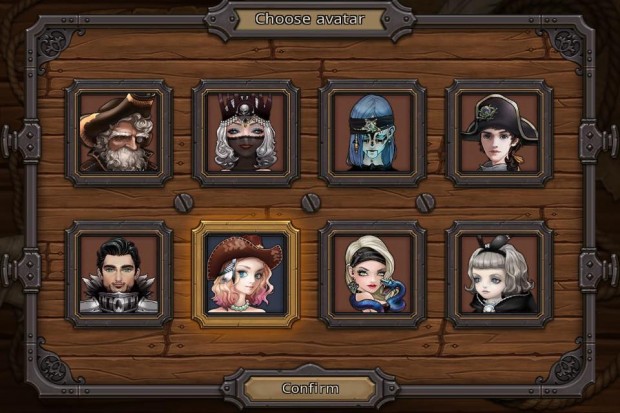Confirm the avatar selection
The height and width of the screenshot is (413, 620).
[x=310, y=388]
